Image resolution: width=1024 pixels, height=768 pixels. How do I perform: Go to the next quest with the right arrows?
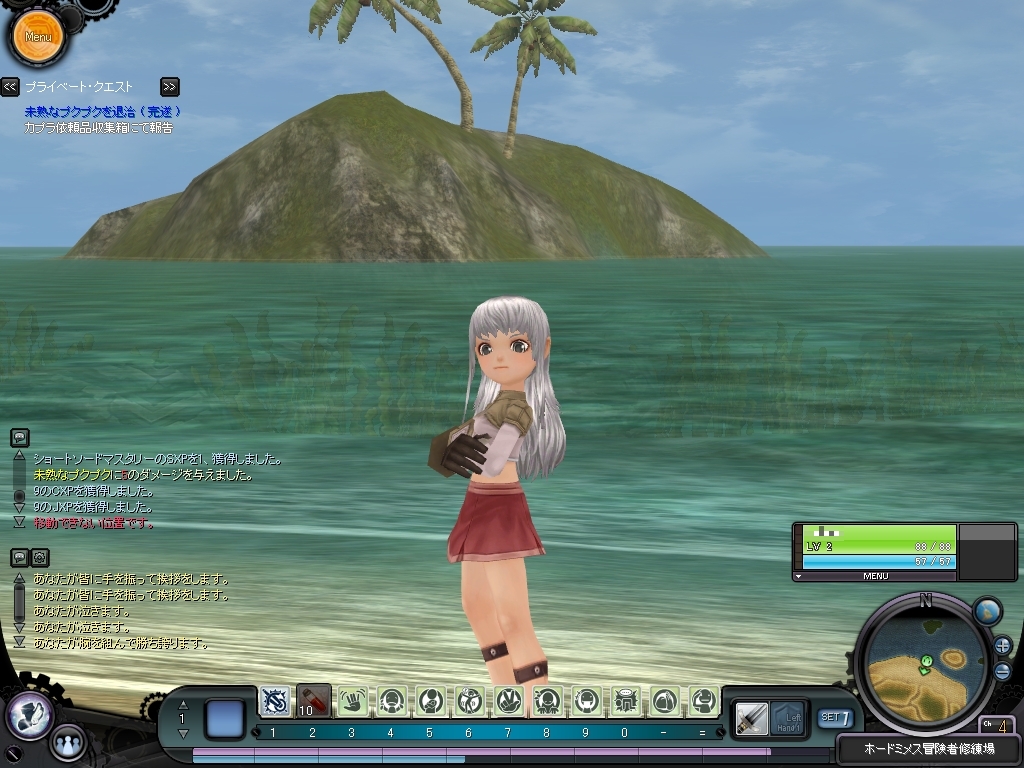pyautogui.click(x=170, y=87)
